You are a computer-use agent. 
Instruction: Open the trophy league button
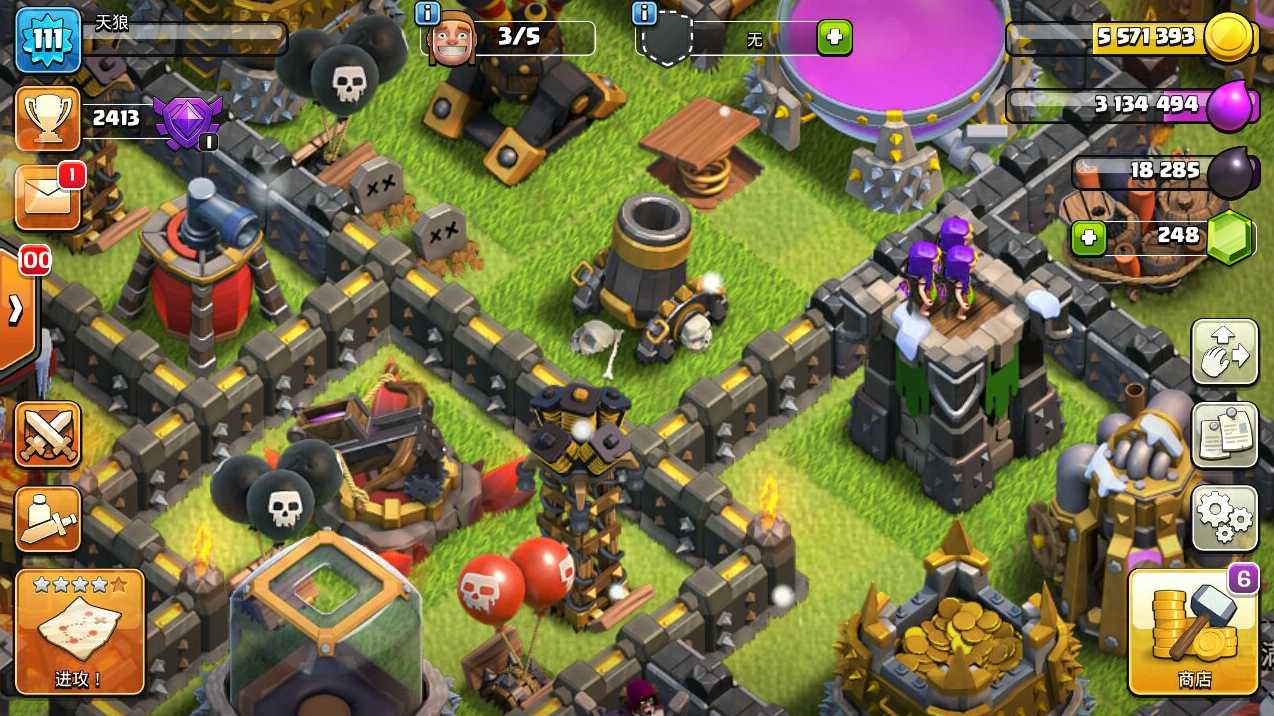[48, 119]
